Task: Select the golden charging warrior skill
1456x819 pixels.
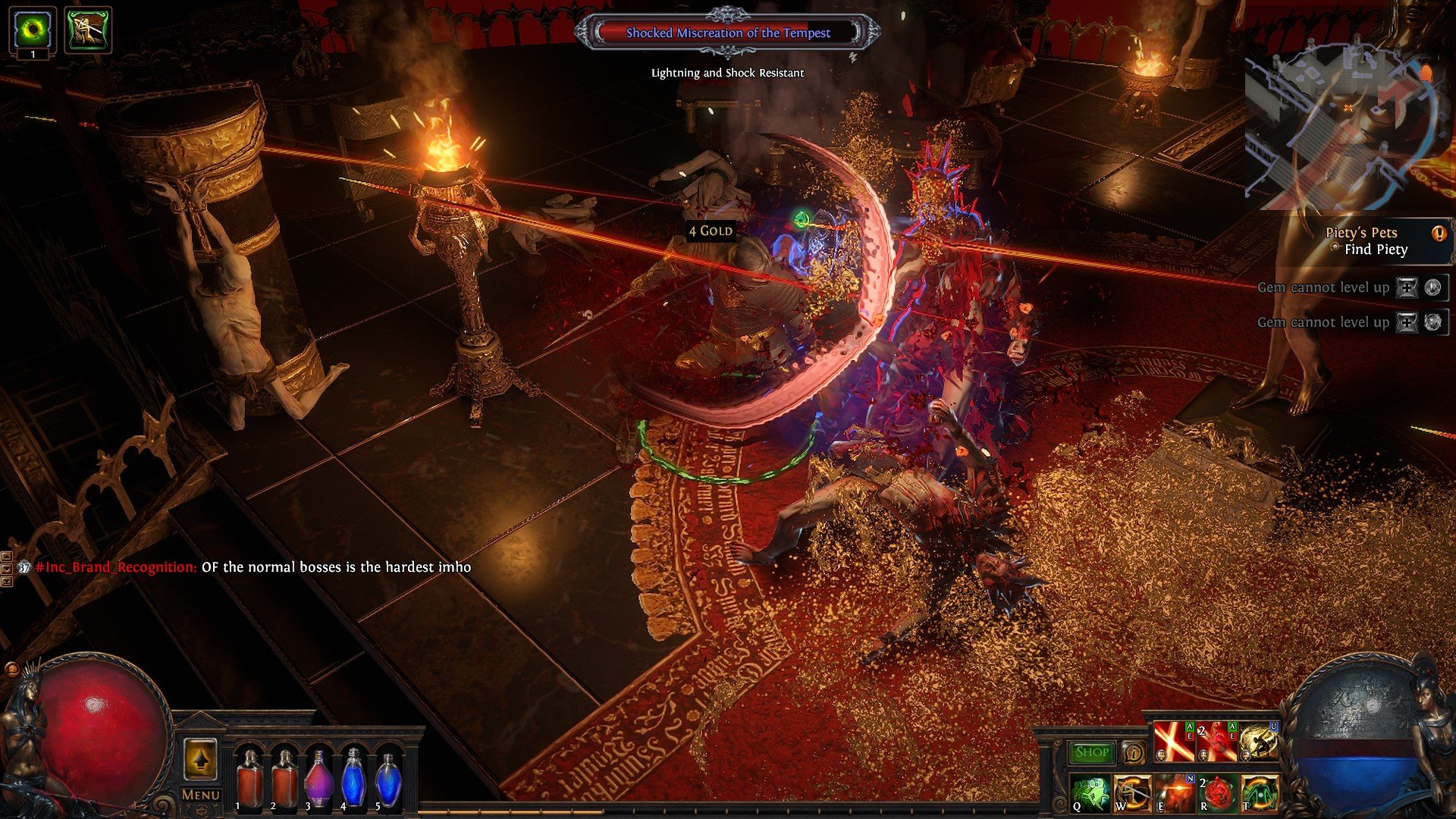Action: tap(1258, 741)
